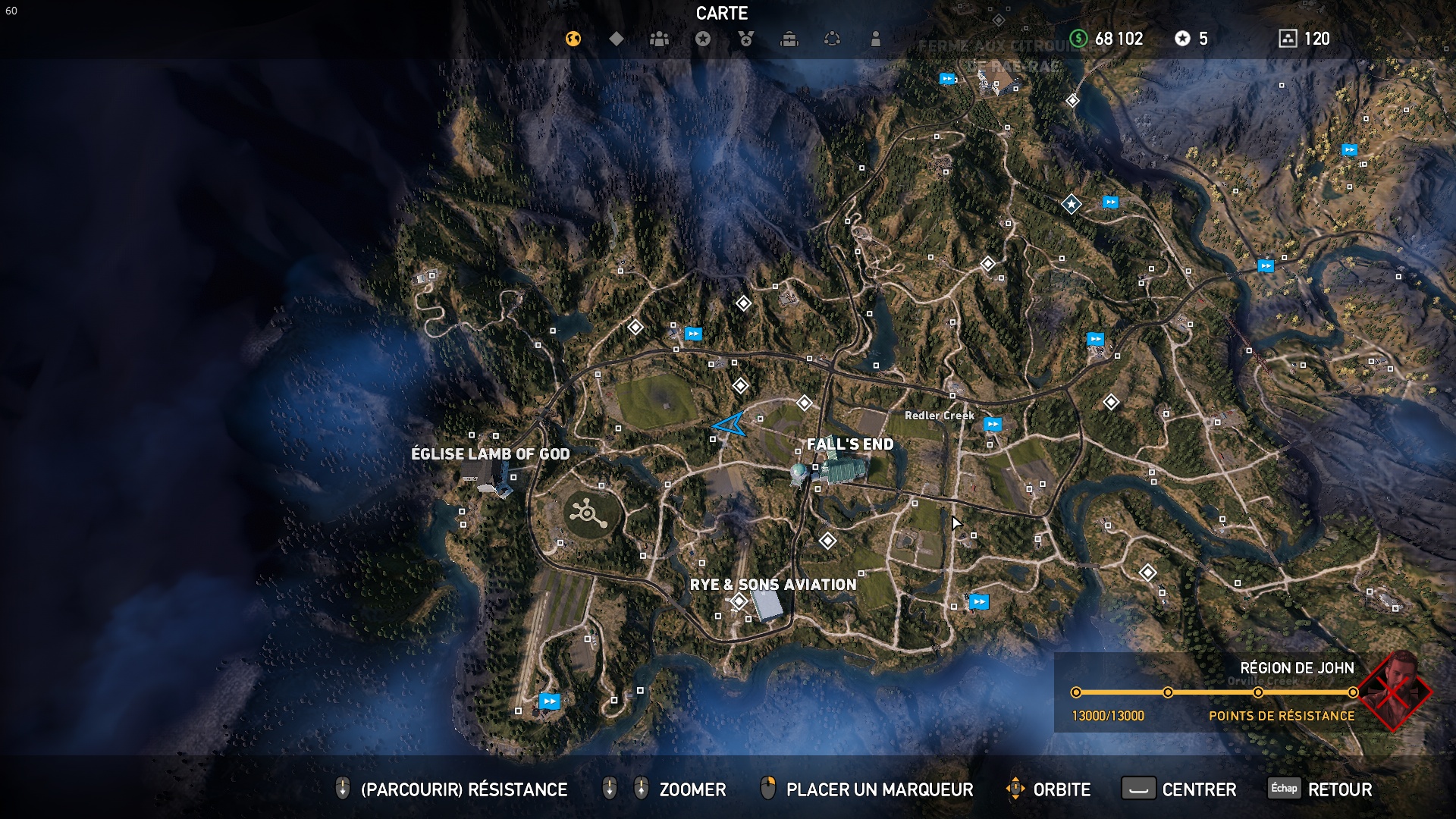
Task: Open the briefcase tab
Action: pos(789,39)
